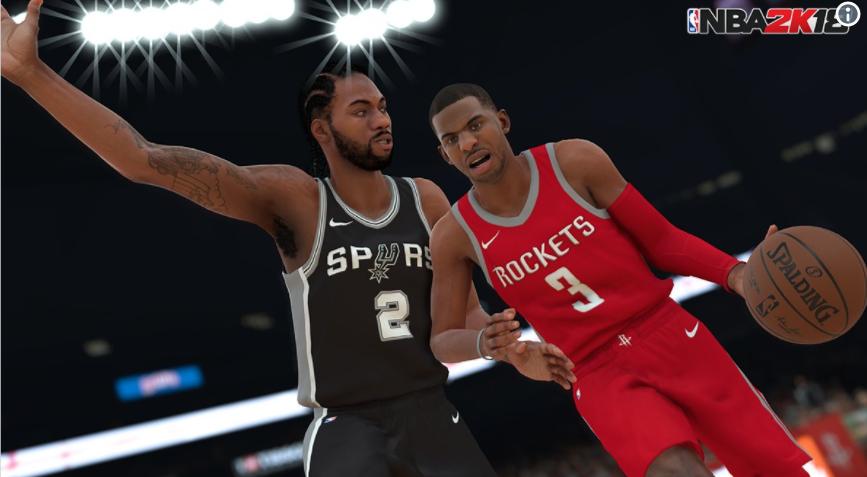
Task: Click the info icon over the image
Action: (848, 13)
